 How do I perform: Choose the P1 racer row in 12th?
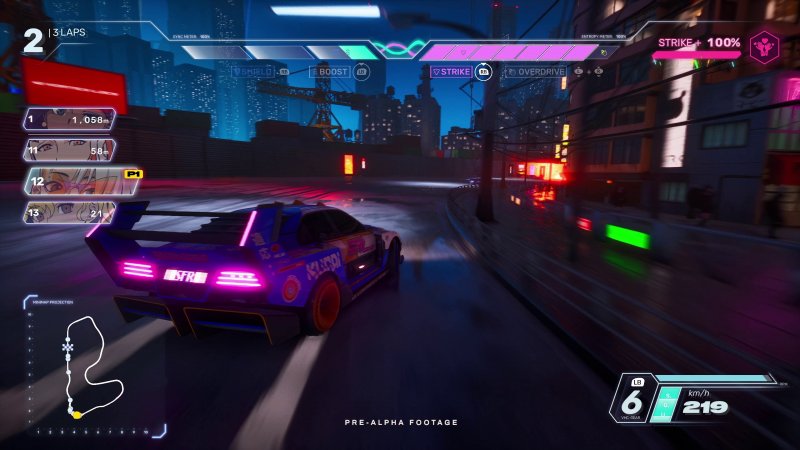(x=82, y=181)
